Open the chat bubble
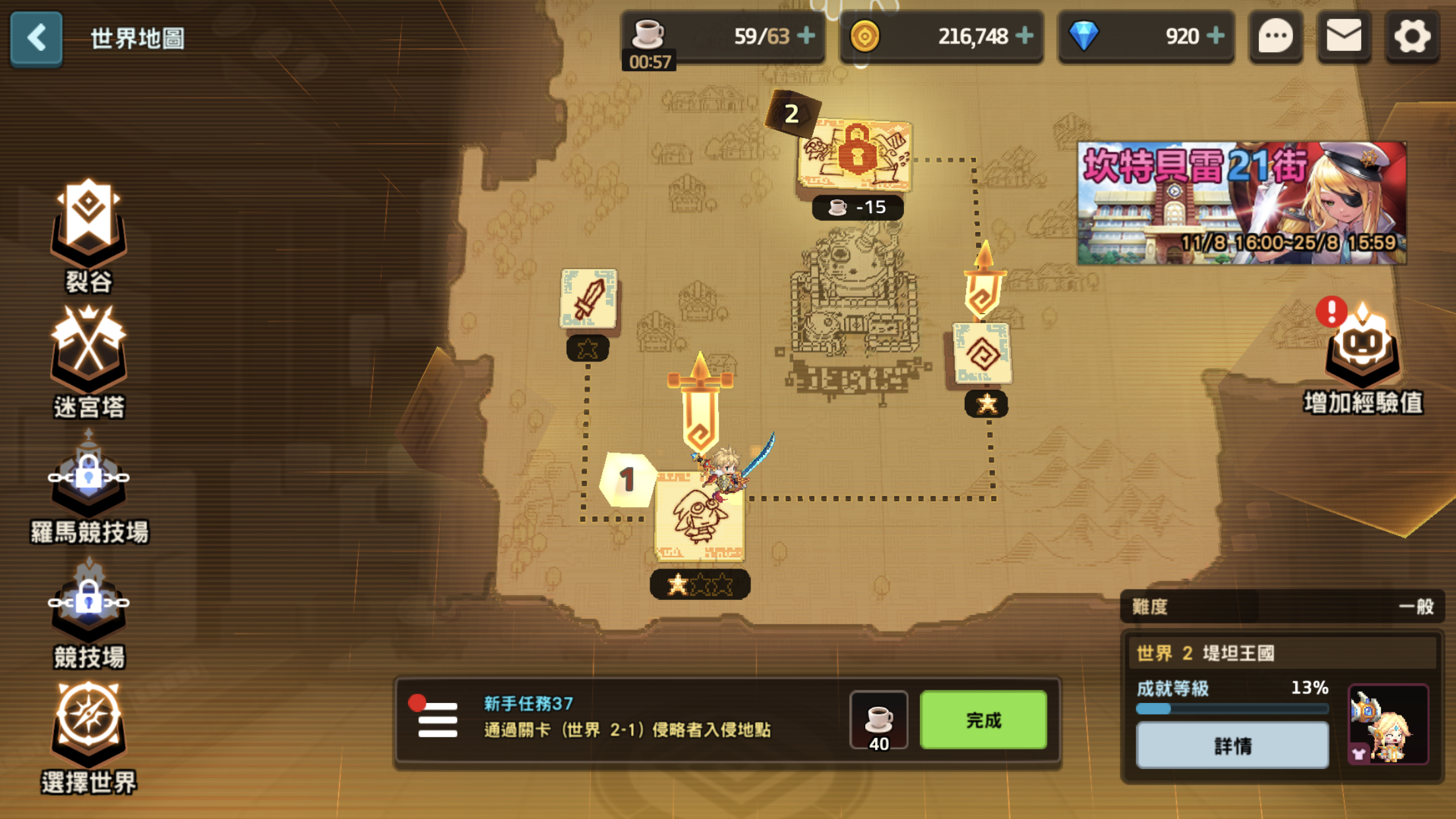The width and height of the screenshot is (1456, 819). [1276, 37]
